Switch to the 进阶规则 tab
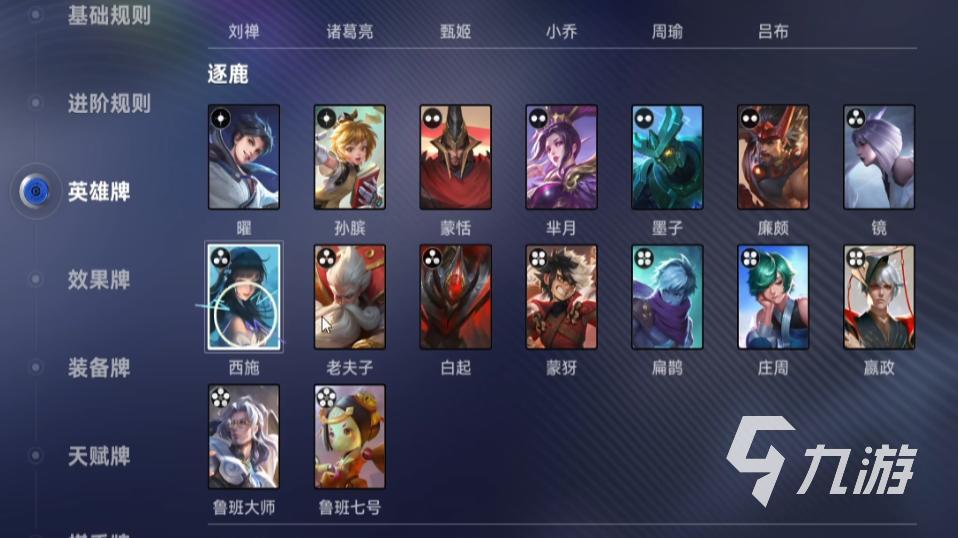This screenshot has width=958, height=538. 108,103
